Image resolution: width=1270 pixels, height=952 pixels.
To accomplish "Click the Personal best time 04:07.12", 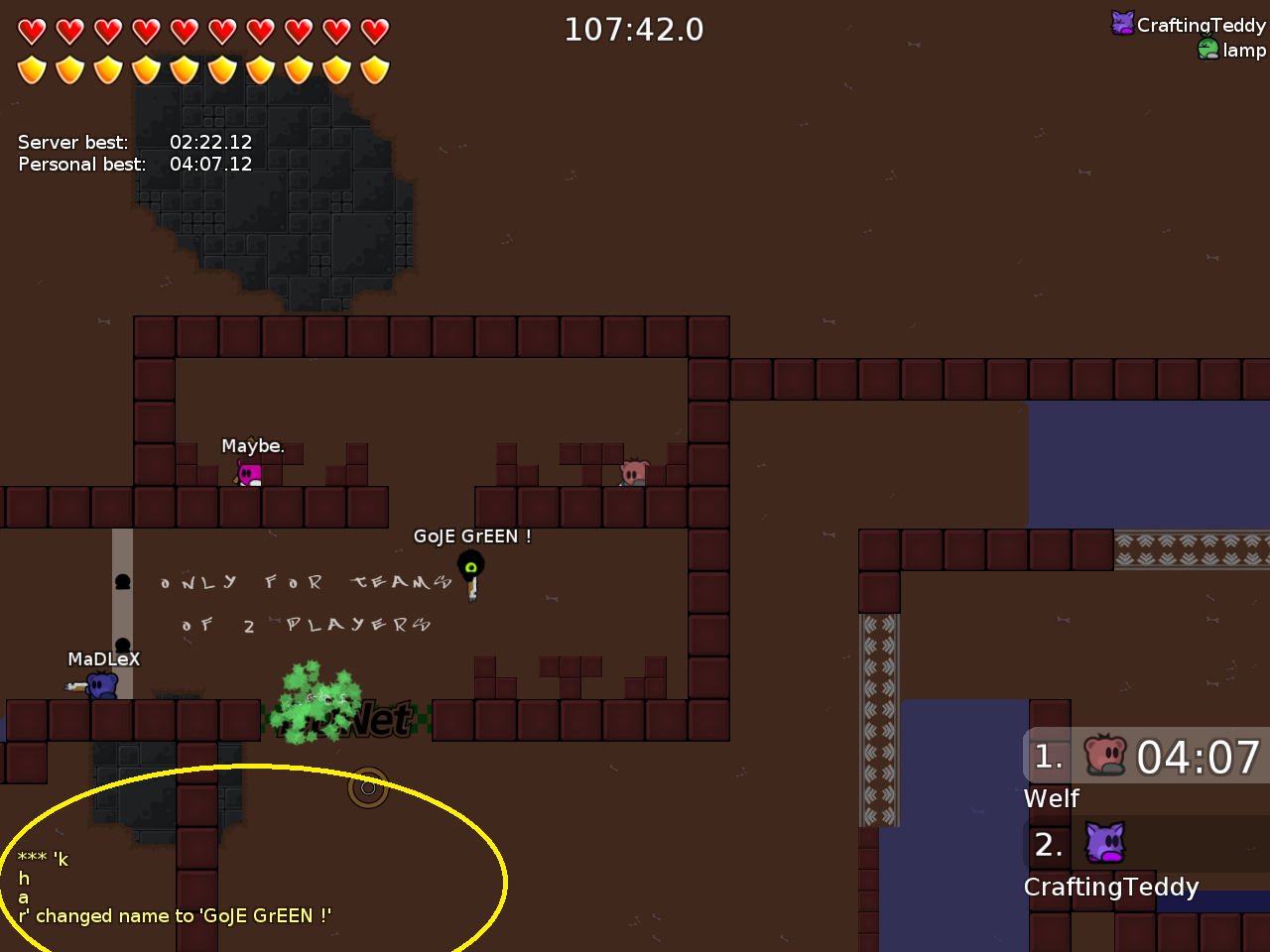I will (210, 164).
